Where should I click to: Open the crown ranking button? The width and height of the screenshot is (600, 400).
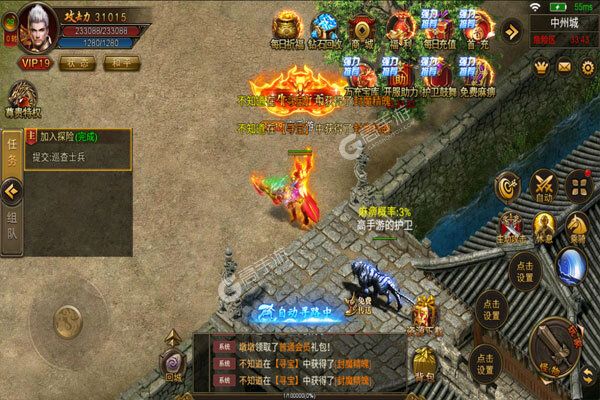[542, 66]
